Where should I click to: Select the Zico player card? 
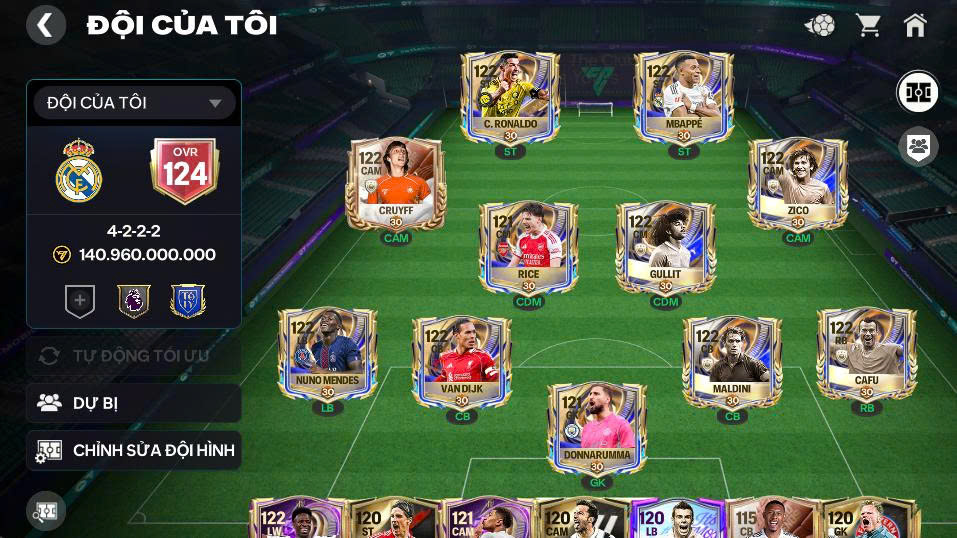[798, 184]
